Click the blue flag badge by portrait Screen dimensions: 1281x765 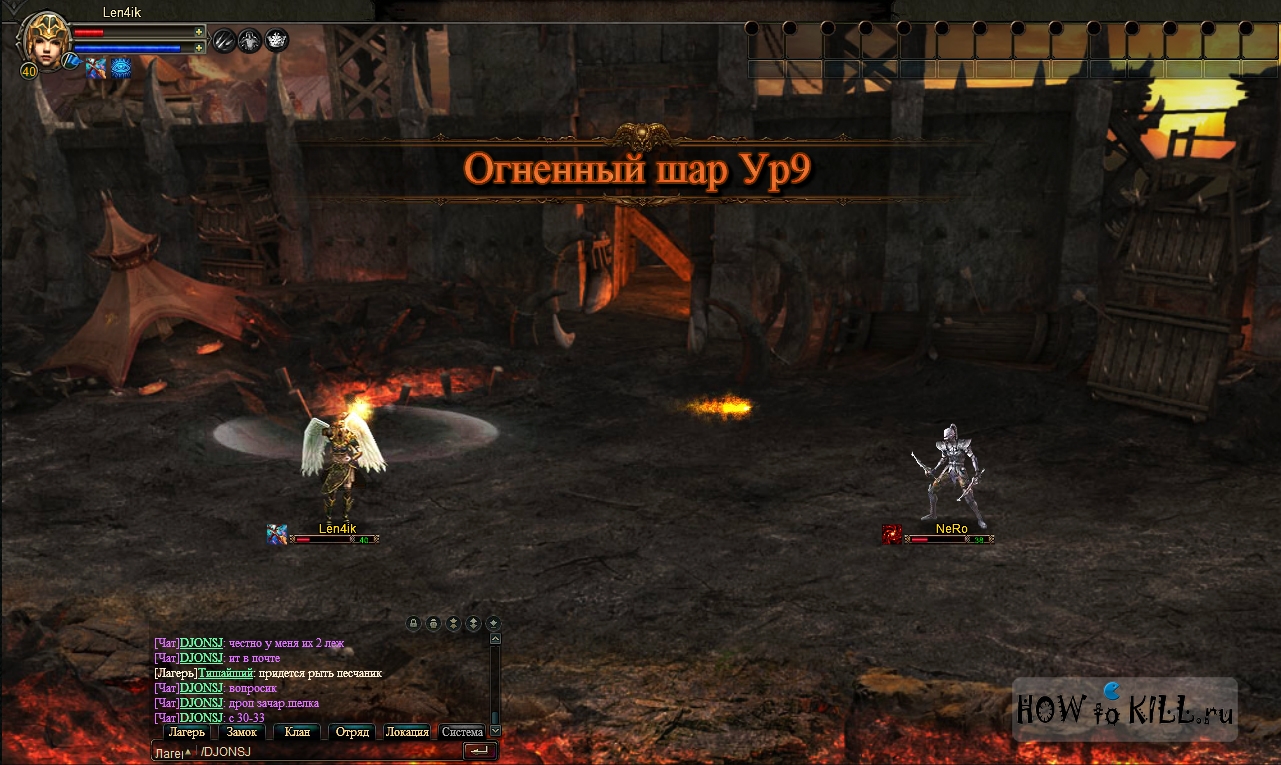pos(70,61)
